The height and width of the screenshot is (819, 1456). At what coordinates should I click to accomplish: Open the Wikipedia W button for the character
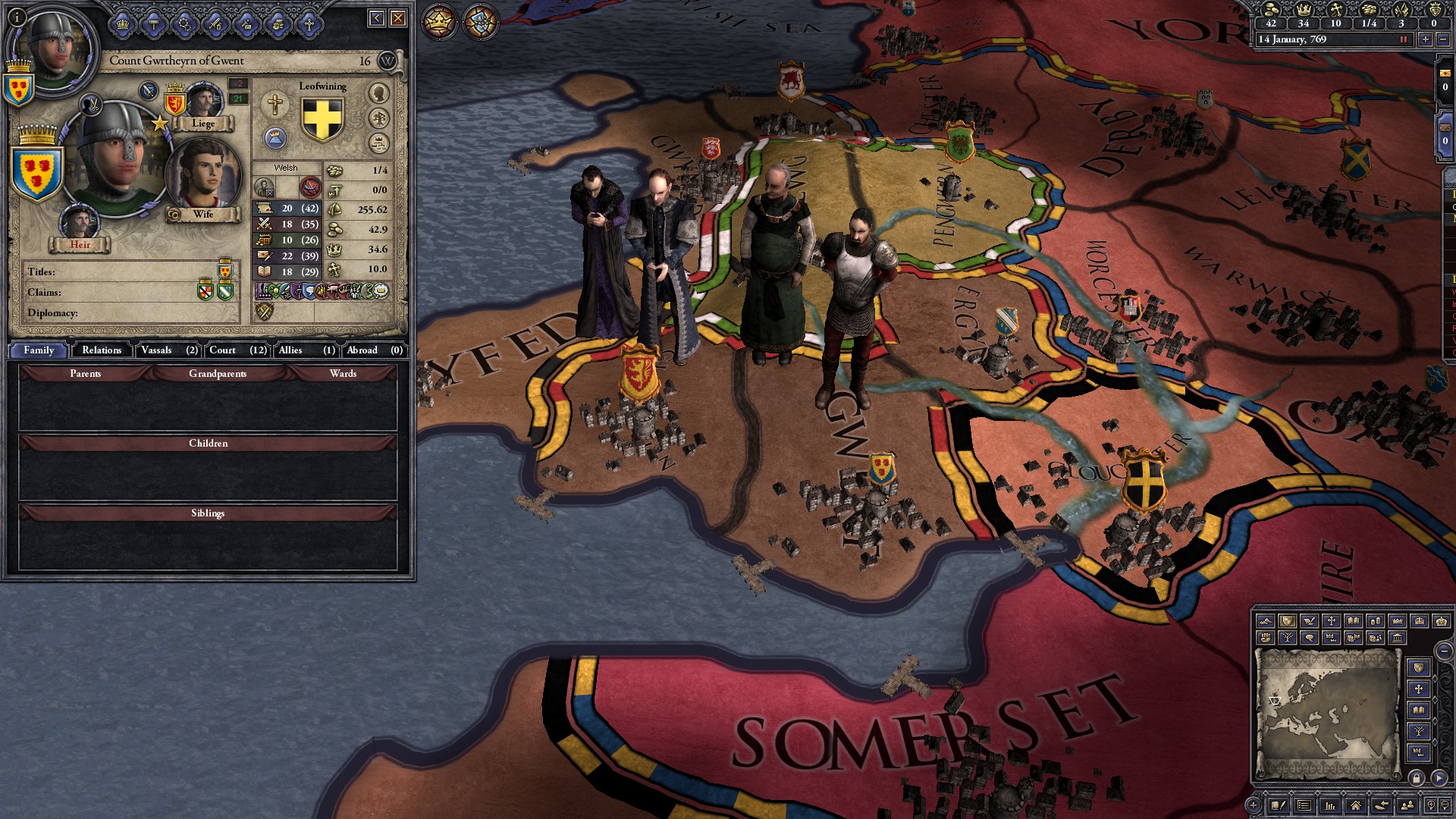(x=387, y=61)
